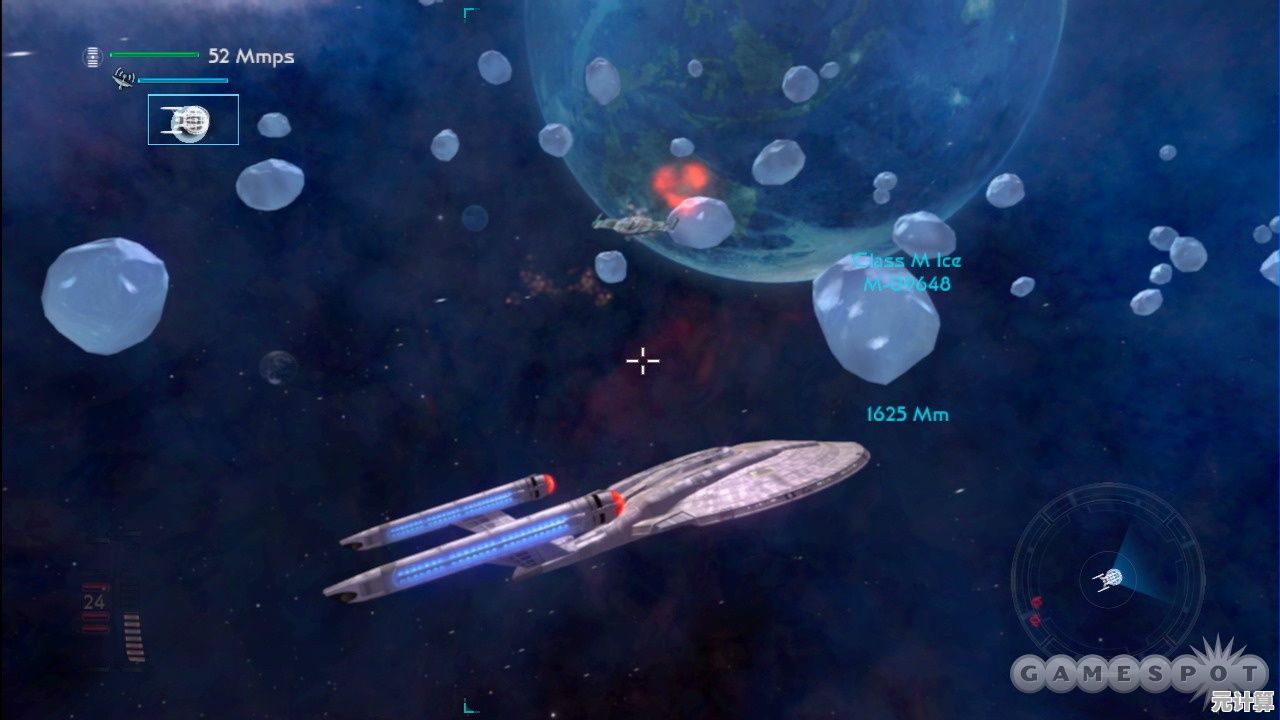
Task: Click the green shield strength bar
Action: pyautogui.click(x=155, y=54)
